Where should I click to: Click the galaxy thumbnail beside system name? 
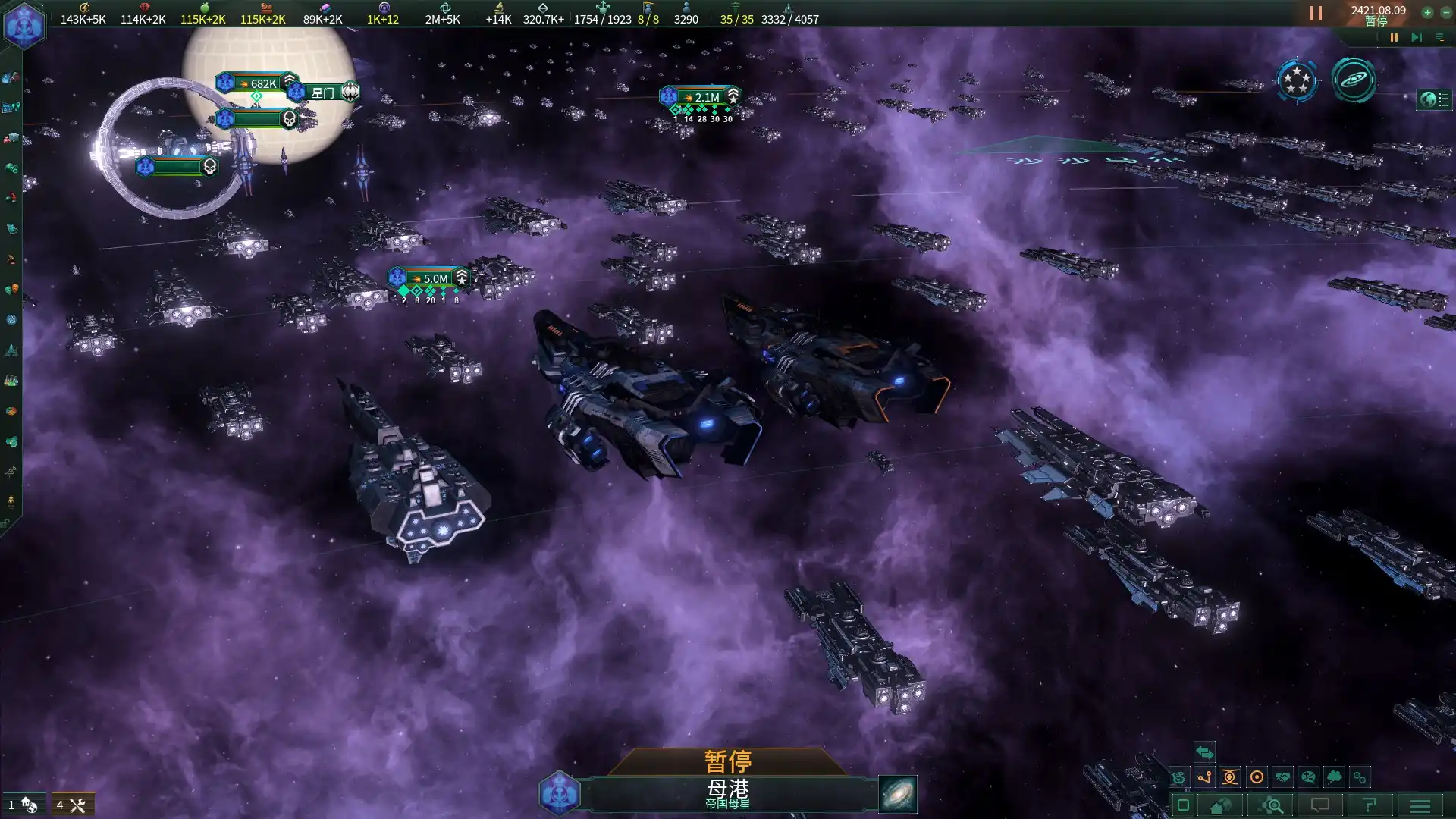[897, 794]
